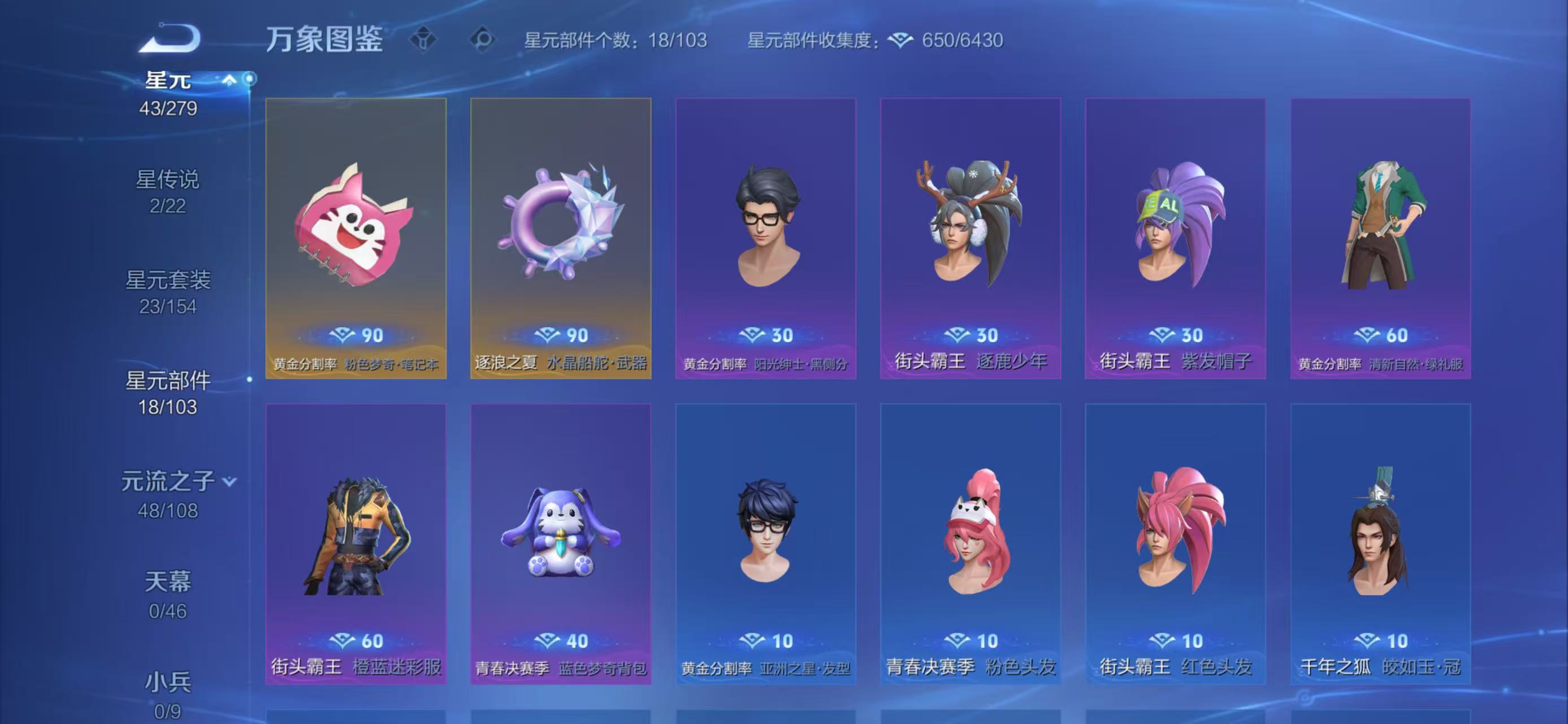View the 青春决赛季 粉色头发 card
The image size is (1568, 724).
(x=971, y=544)
